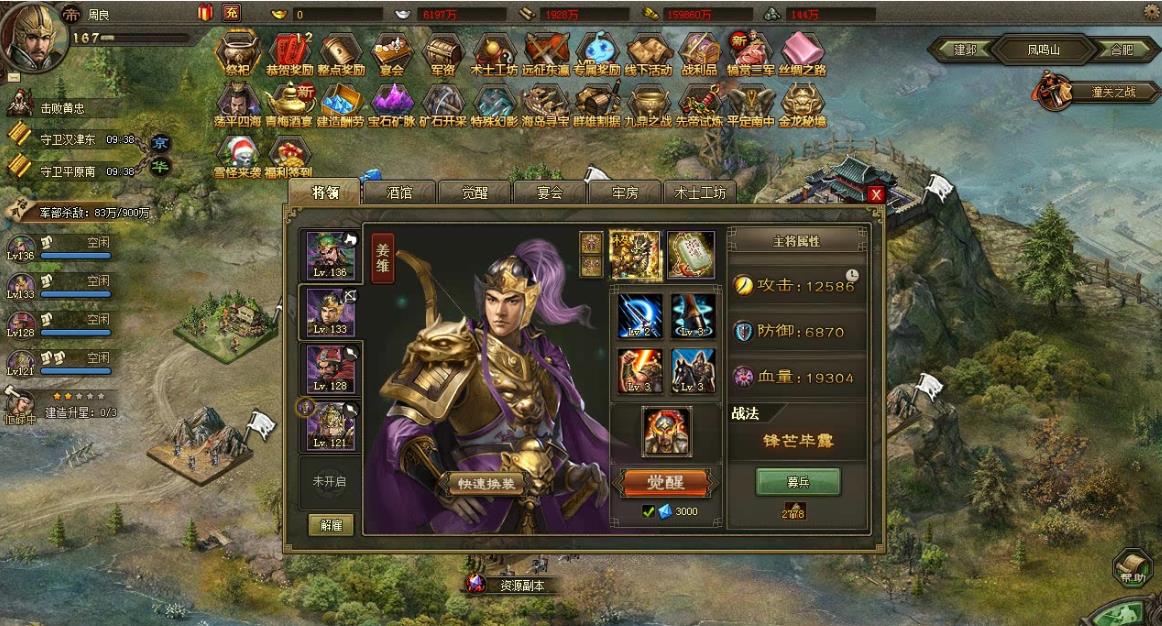
Task: Select the Lv. 136 general portrait
Action: [x=331, y=255]
